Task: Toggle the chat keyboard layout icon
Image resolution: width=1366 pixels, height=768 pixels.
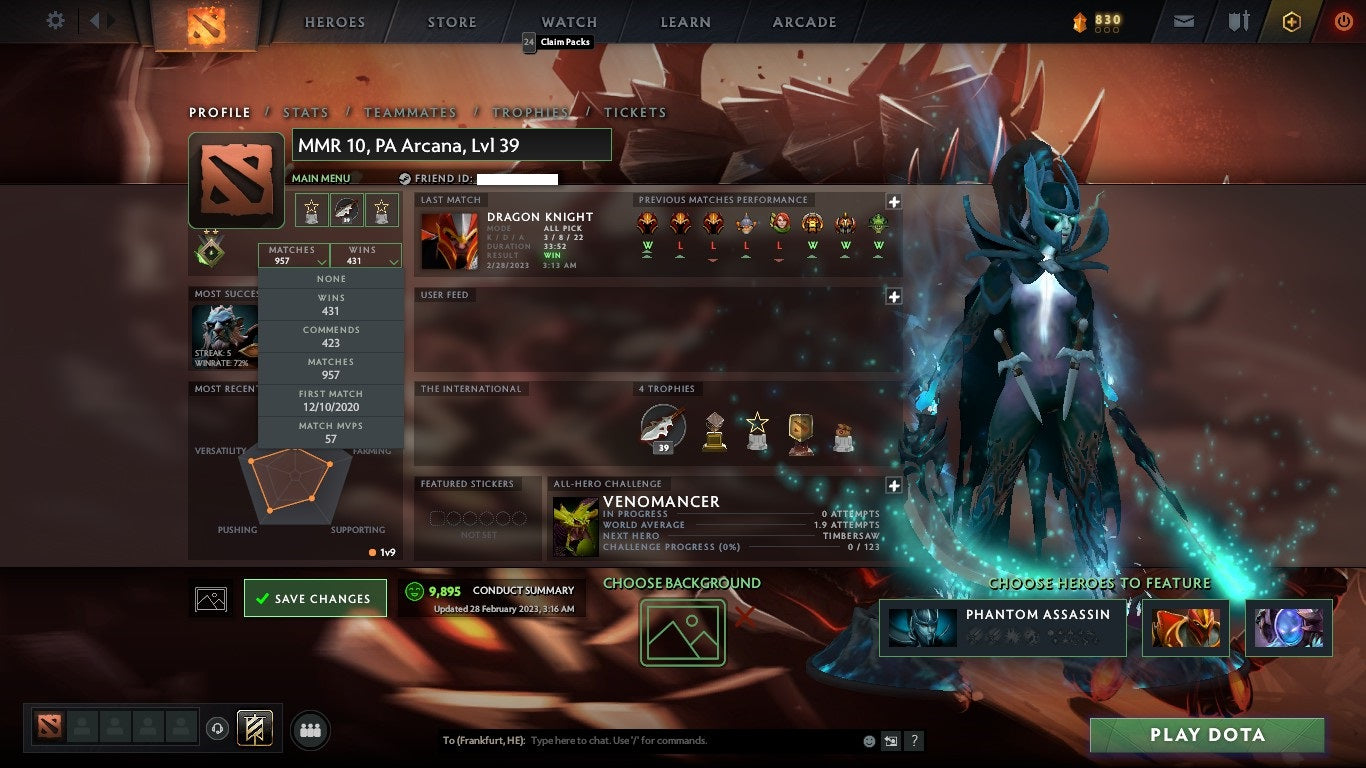Action: (x=889, y=740)
